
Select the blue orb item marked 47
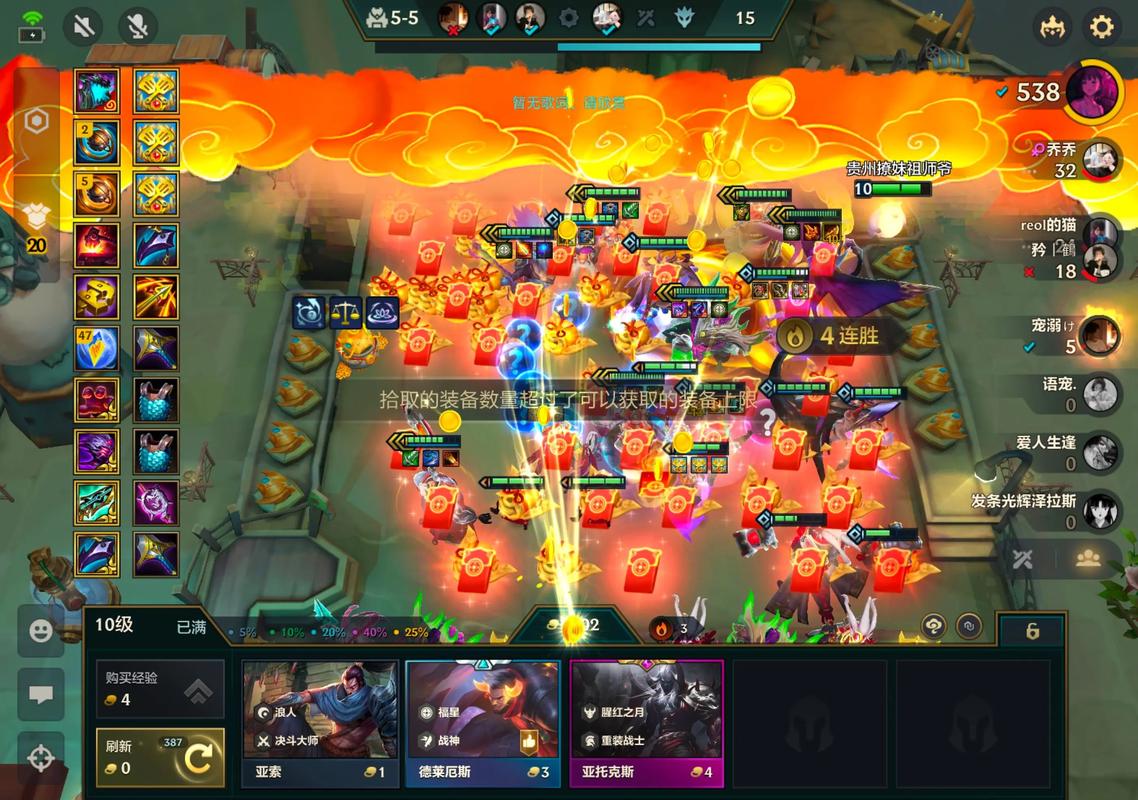[x=97, y=348]
